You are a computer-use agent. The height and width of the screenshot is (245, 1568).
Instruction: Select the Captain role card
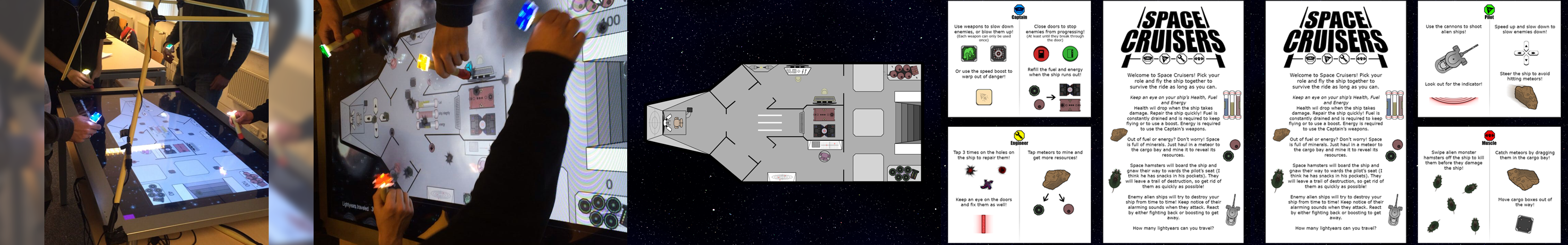(x=1019, y=60)
